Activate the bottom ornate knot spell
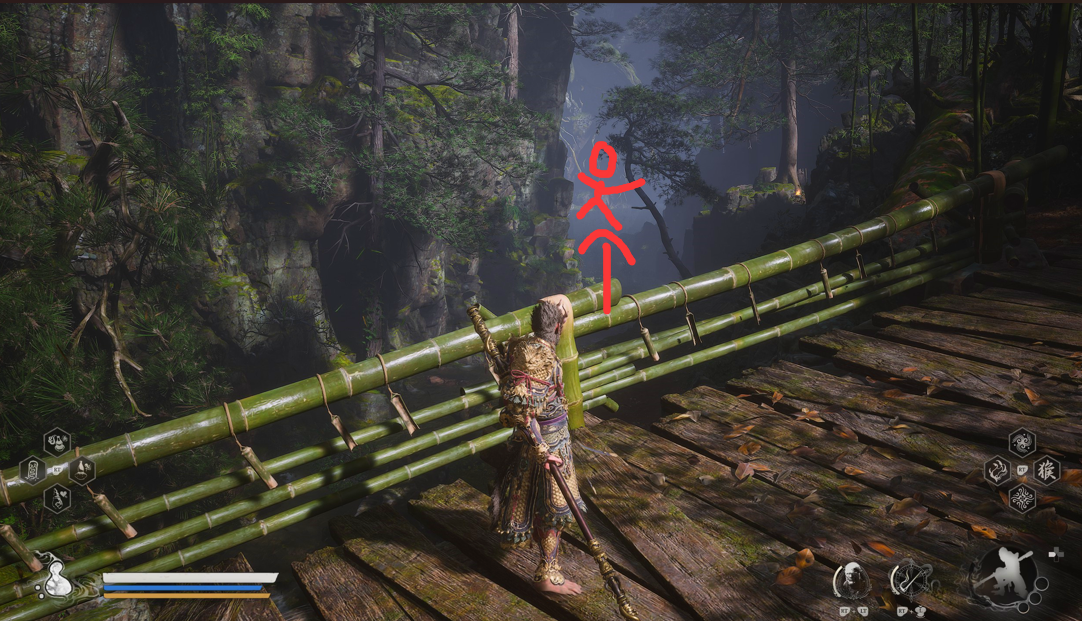Image resolution: width=1082 pixels, height=621 pixels. tap(1022, 497)
